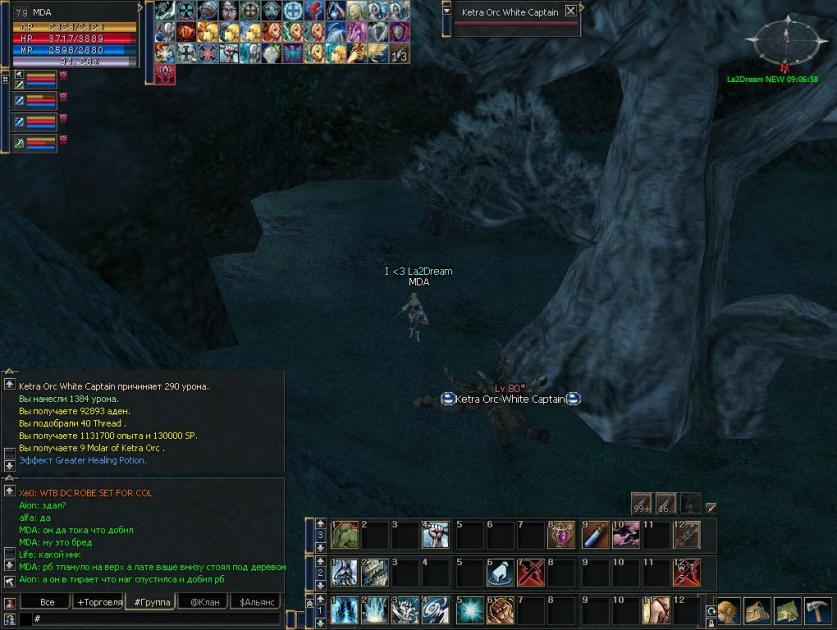Use the blue potion vial in hotbar 3
Image resolution: width=837 pixels, height=630 pixels.
tap(594, 535)
